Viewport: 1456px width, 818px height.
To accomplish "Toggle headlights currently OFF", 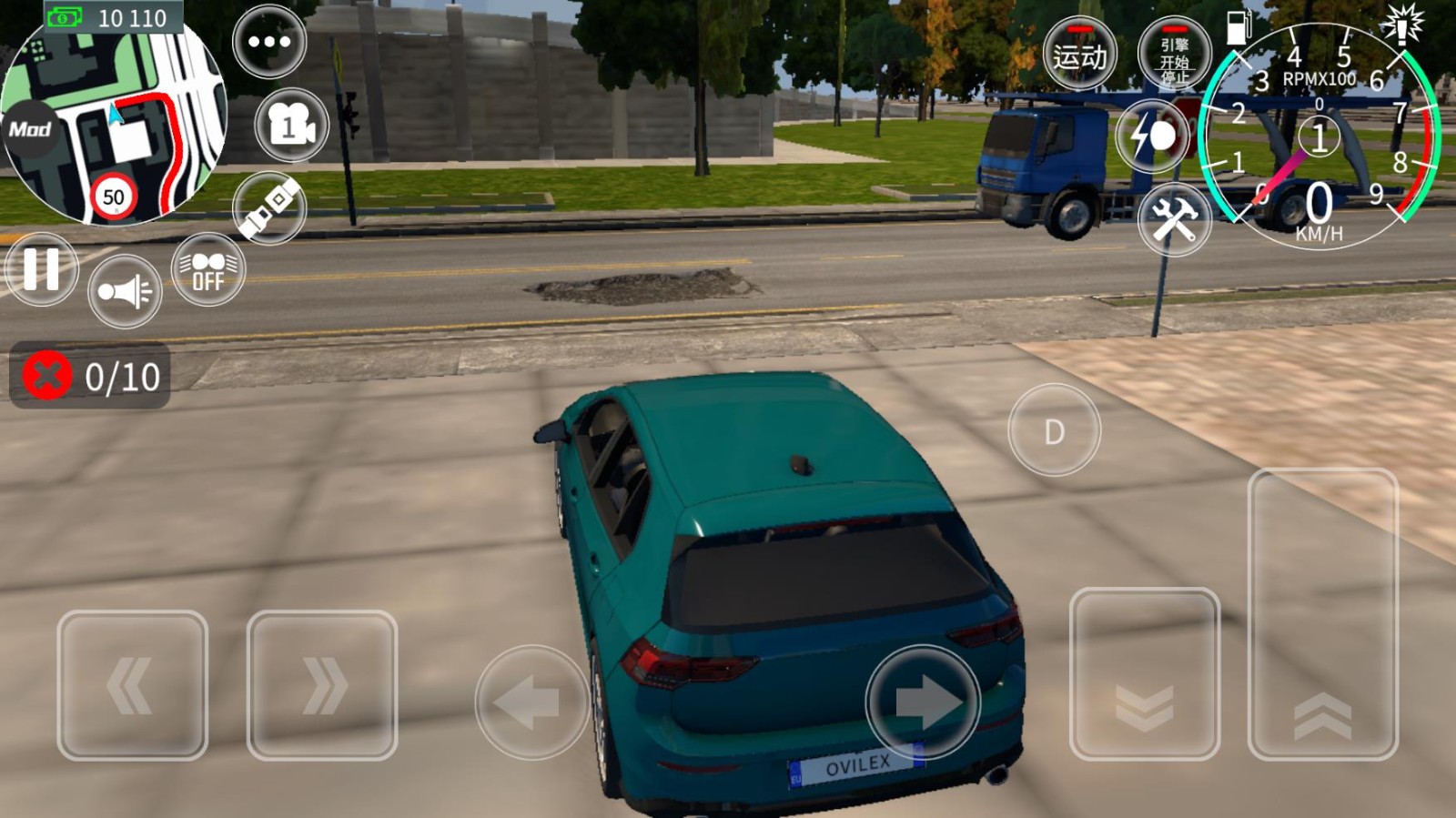I will [207, 270].
